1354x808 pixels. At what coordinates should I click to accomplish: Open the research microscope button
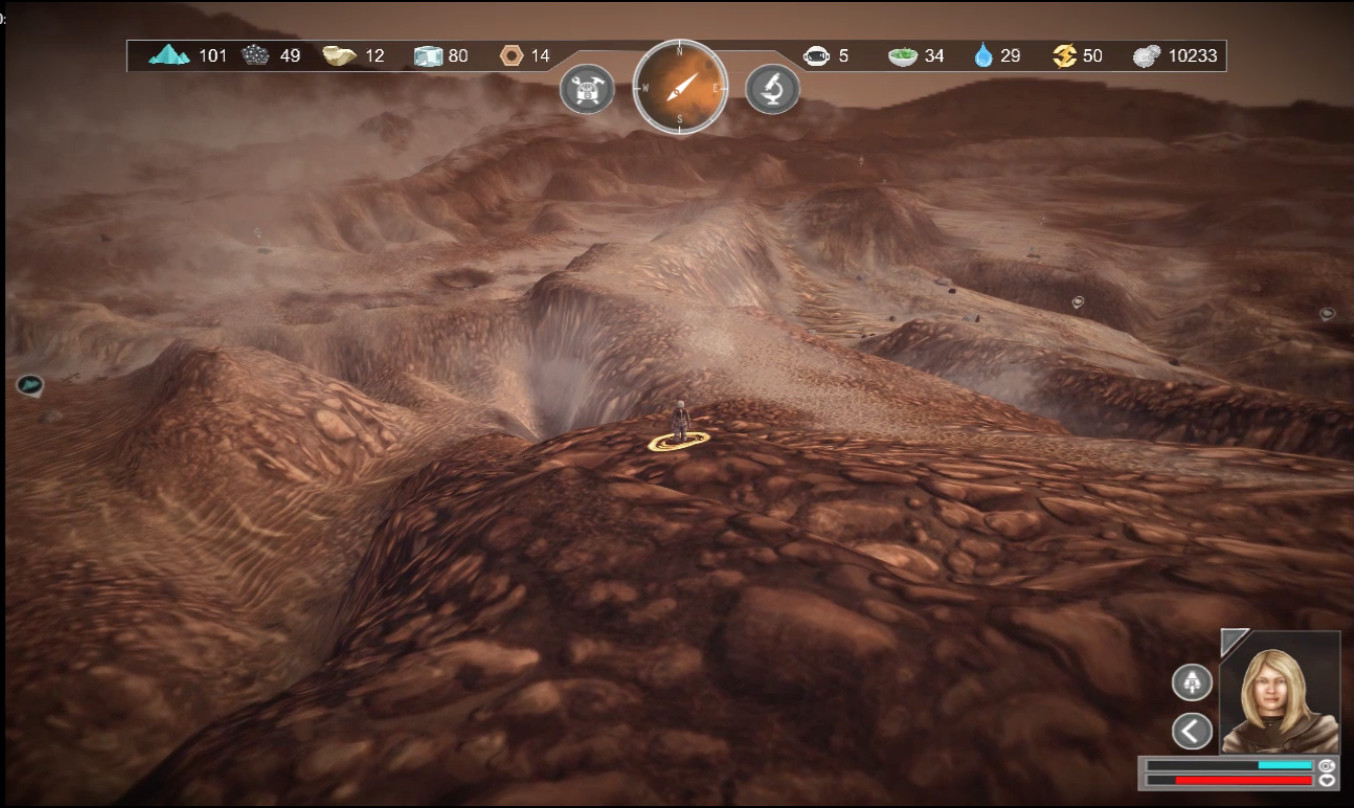pos(772,90)
